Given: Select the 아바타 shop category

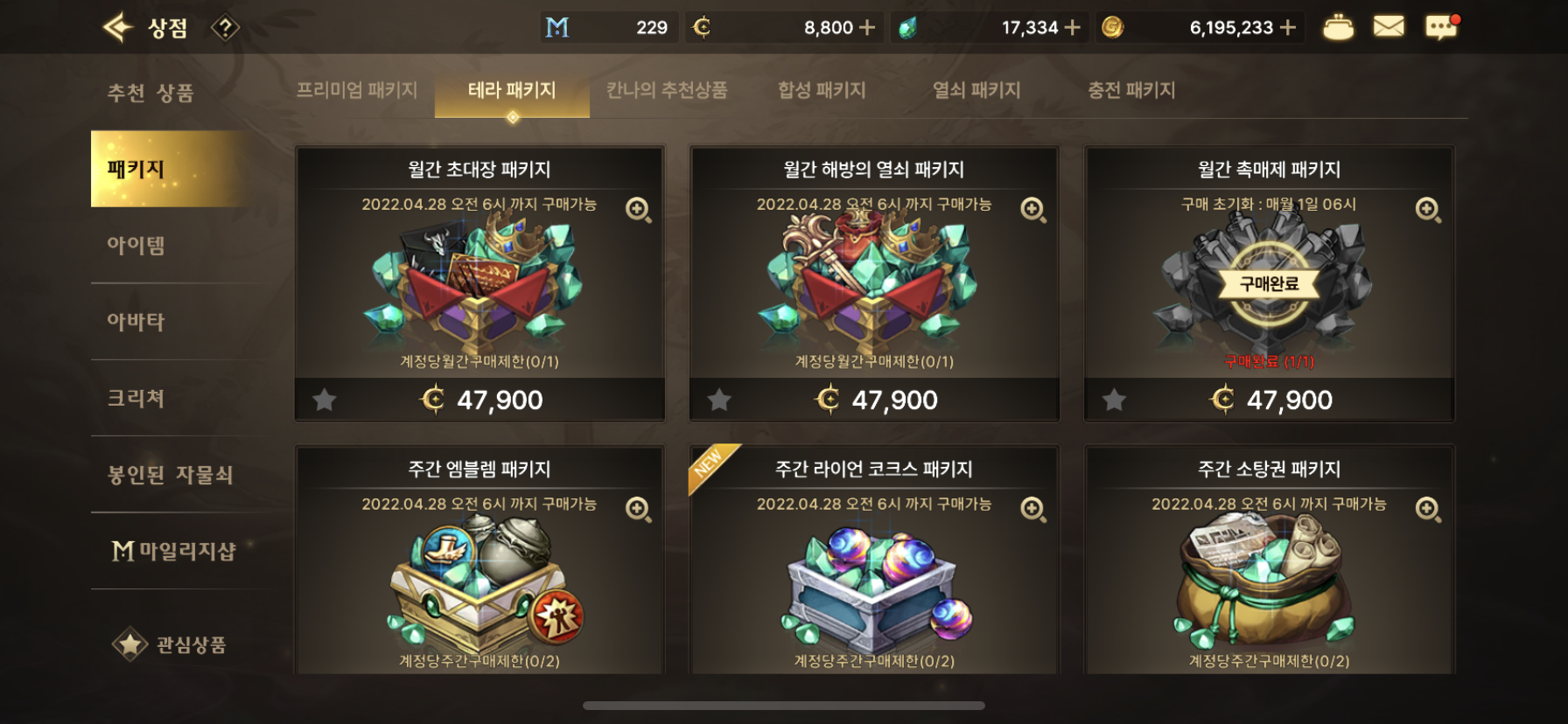Looking at the screenshot, I should [x=136, y=322].
